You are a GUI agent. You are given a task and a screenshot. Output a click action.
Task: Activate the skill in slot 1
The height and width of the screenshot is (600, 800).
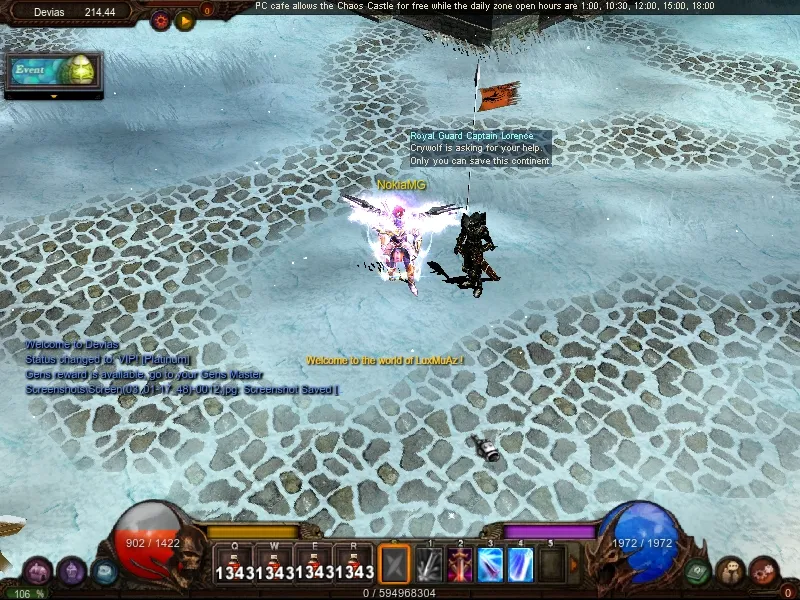pyautogui.click(x=430, y=564)
